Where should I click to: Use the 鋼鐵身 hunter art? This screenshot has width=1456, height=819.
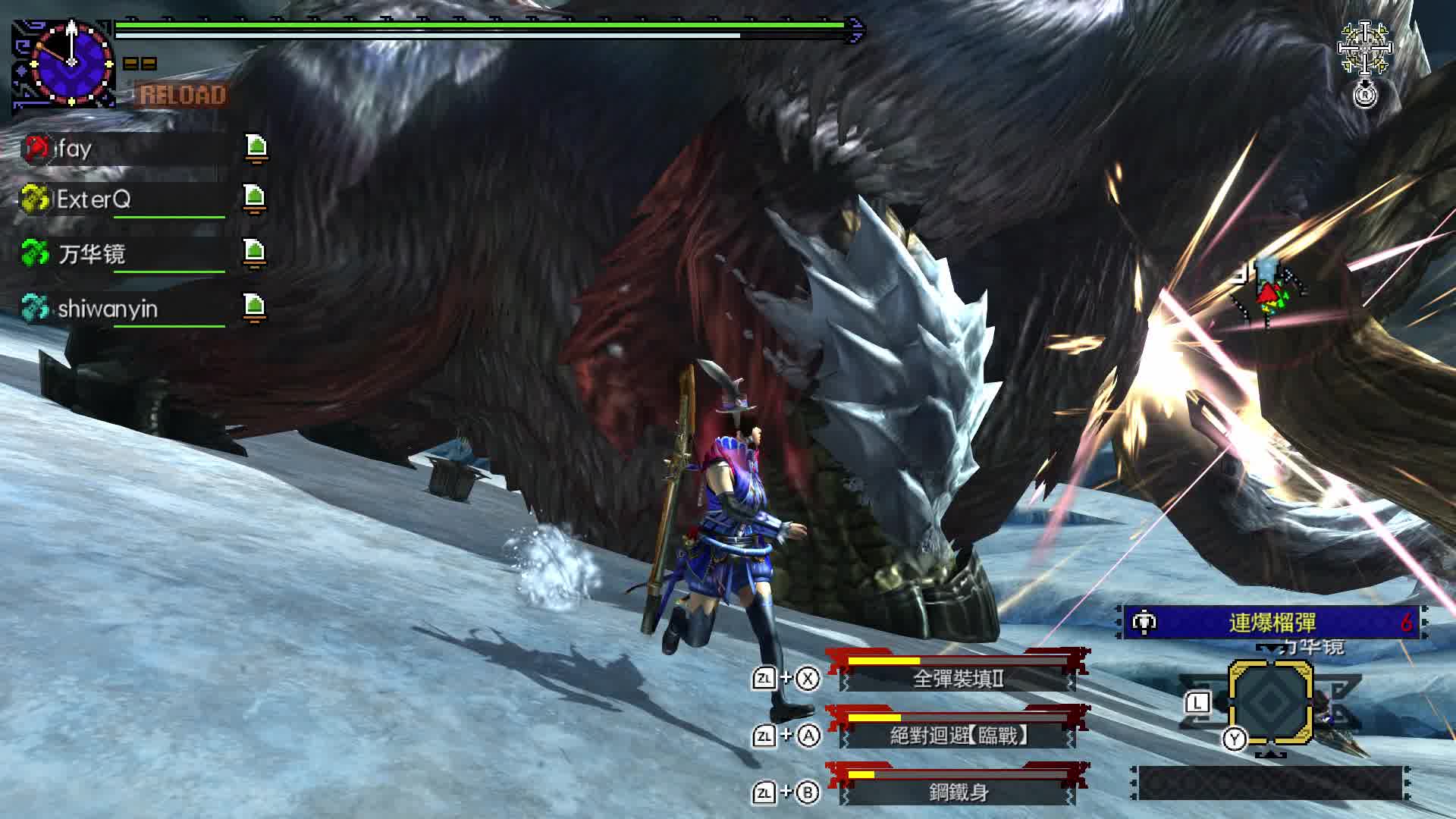(958, 792)
